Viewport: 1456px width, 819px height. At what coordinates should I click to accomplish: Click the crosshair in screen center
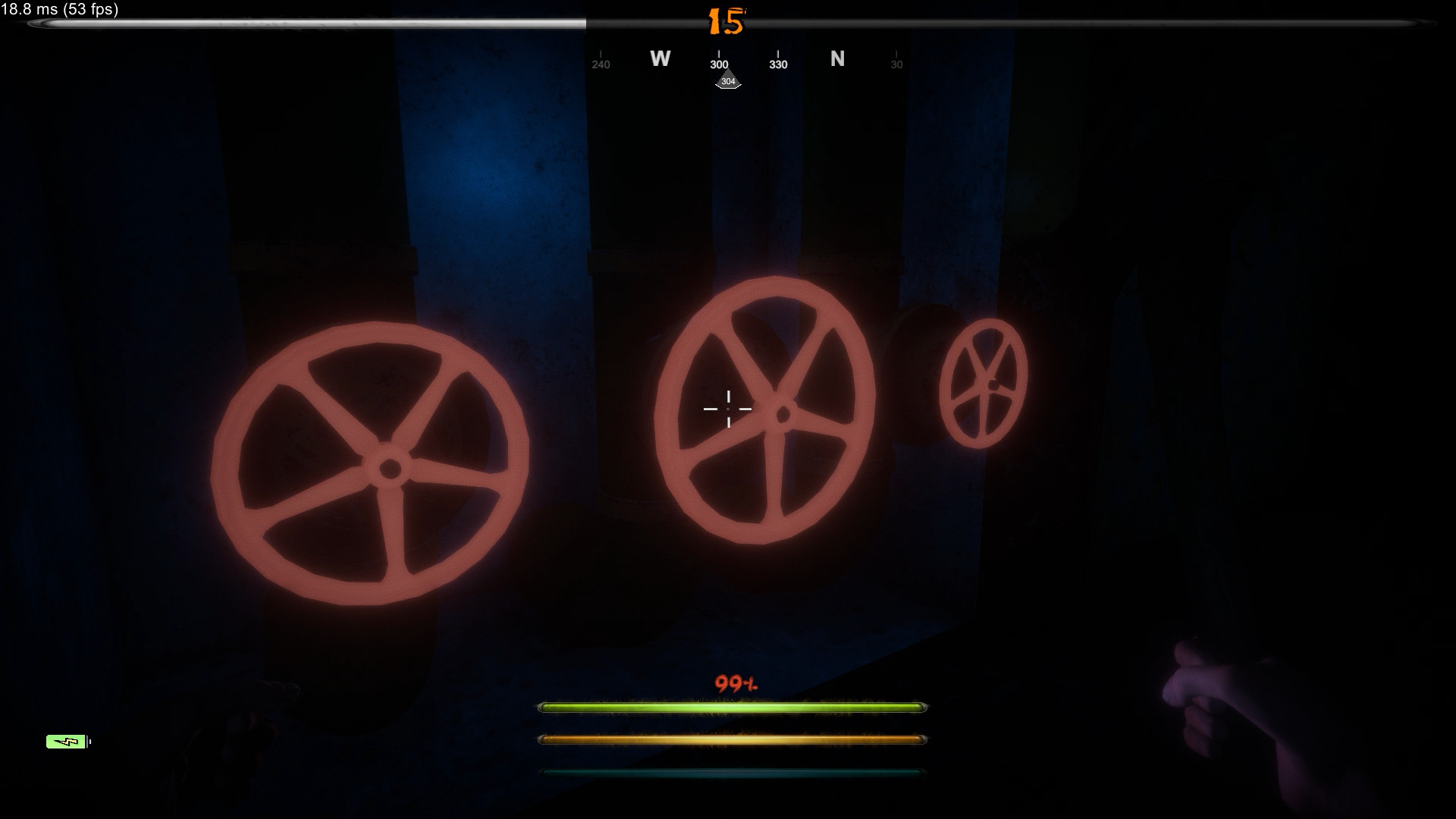[x=728, y=408]
